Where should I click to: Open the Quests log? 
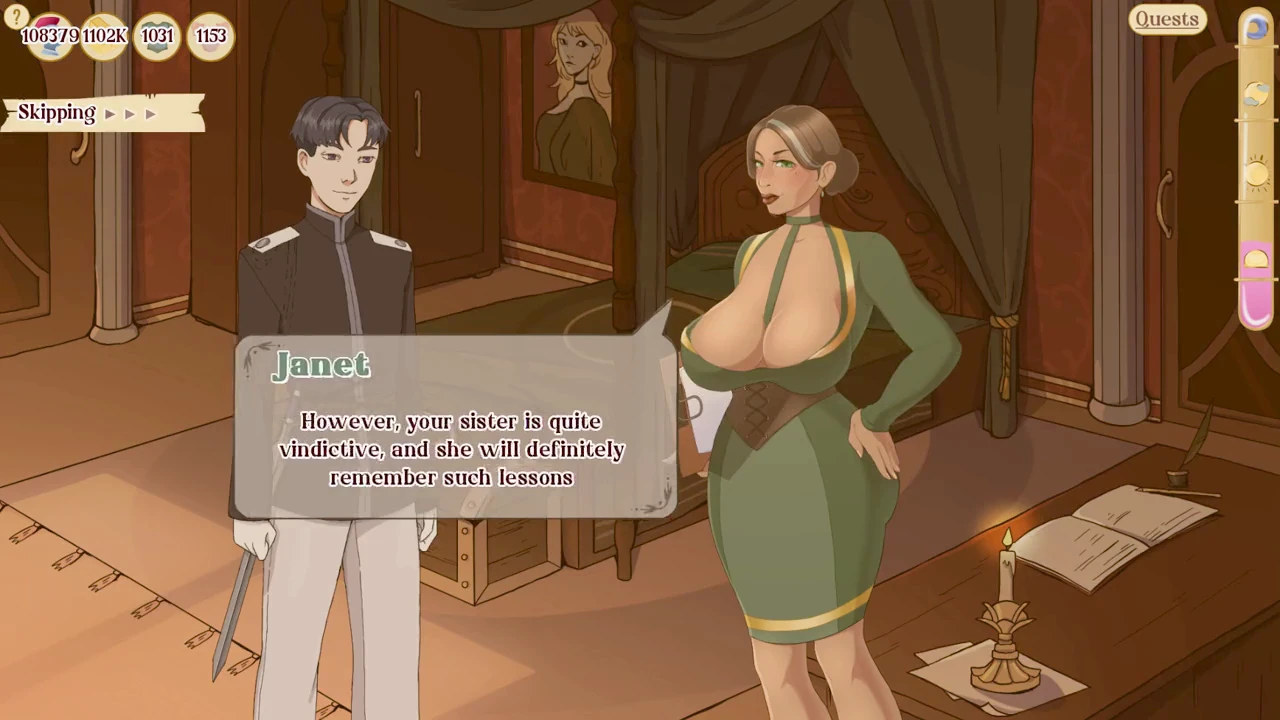point(1166,19)
